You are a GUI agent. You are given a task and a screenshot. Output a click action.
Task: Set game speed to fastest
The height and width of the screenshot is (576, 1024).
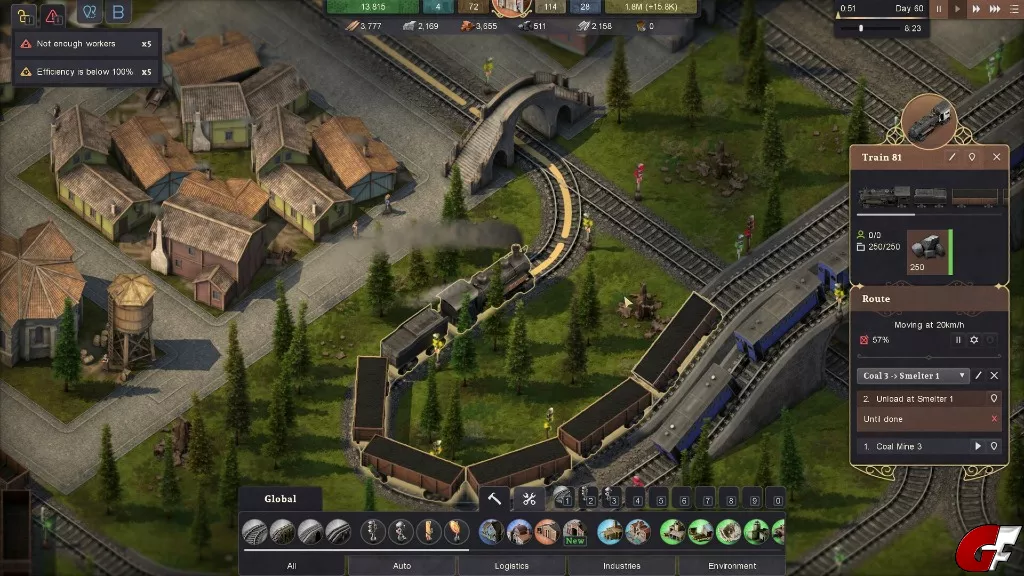(x=996, y=9)
